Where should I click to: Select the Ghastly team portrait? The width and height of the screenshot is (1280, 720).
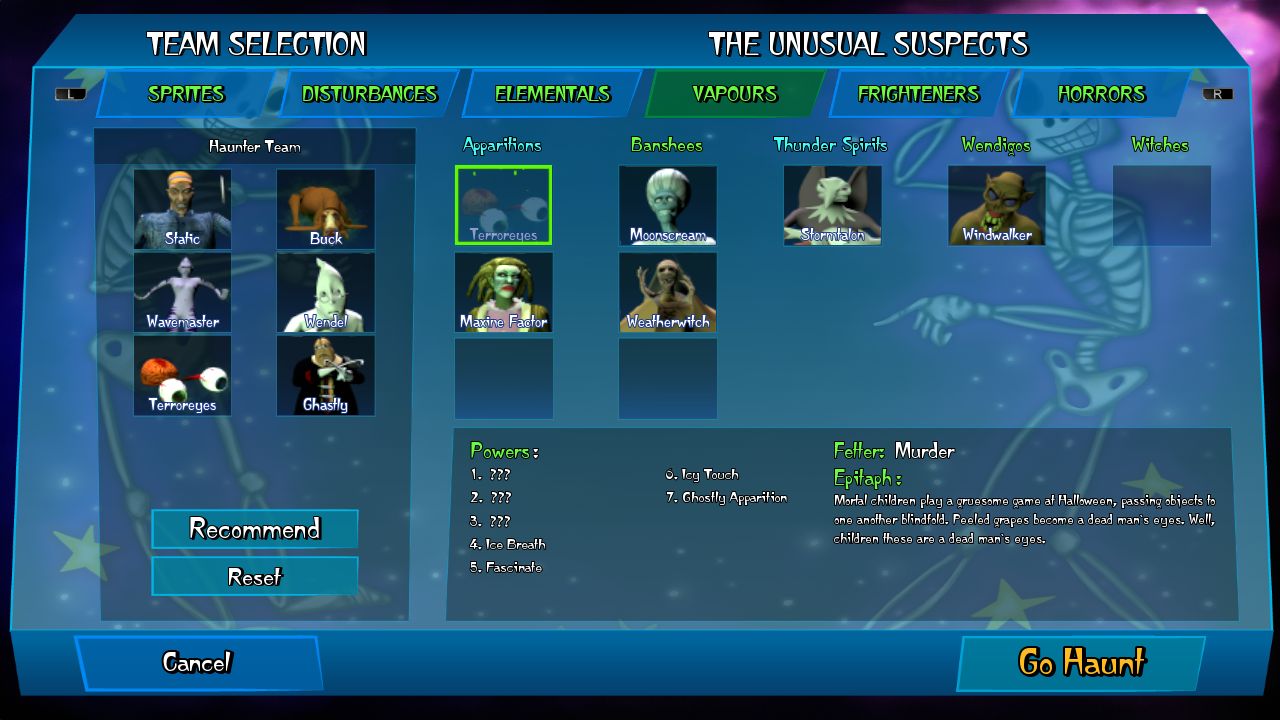326,374
